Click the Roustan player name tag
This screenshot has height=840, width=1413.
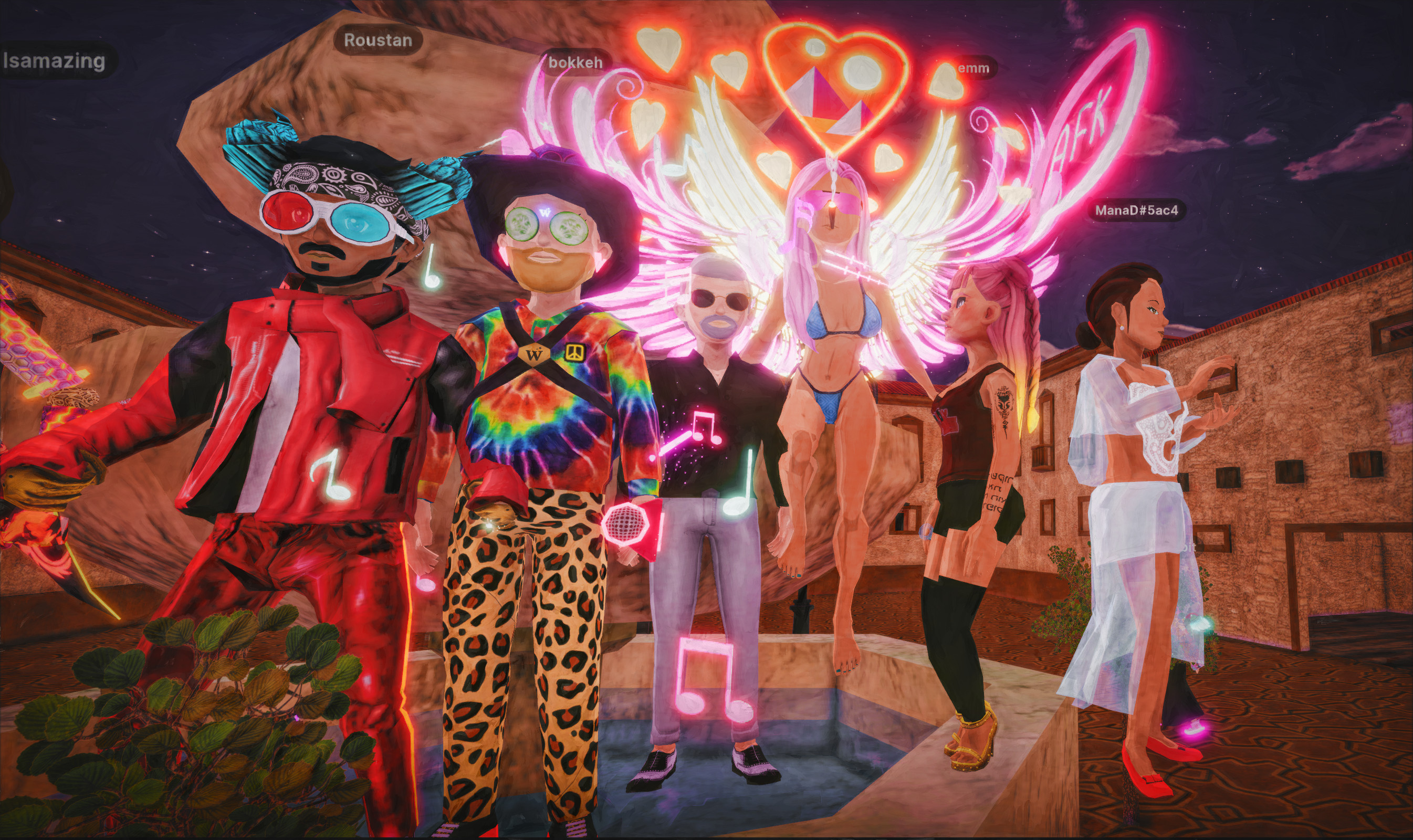[378, 40]
